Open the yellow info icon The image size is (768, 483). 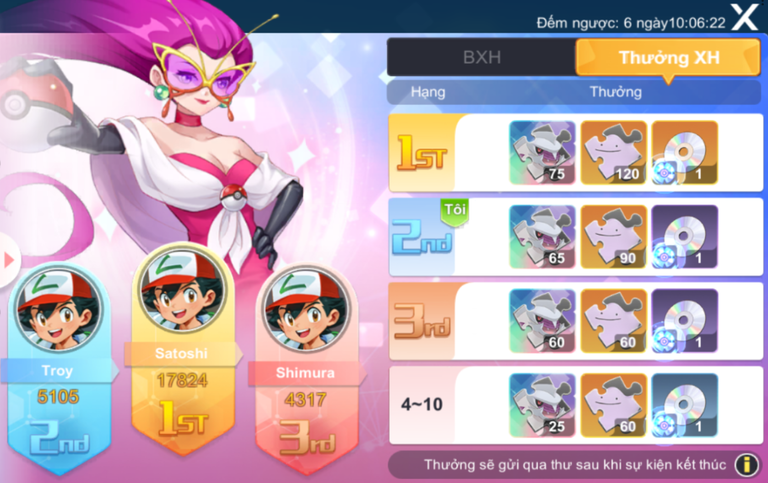click(x=745, y=465)
